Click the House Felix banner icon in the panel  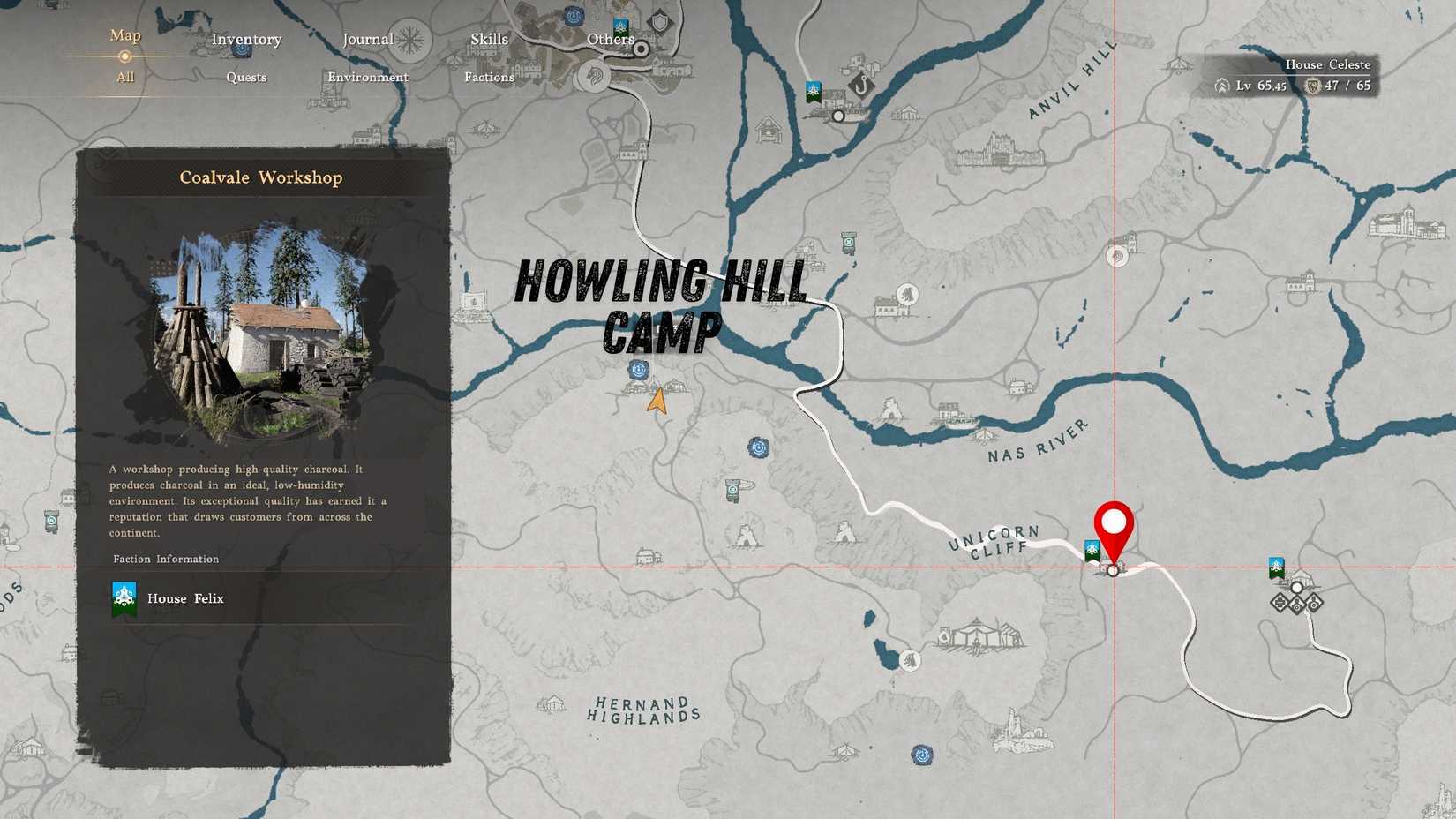pos(124,597)
